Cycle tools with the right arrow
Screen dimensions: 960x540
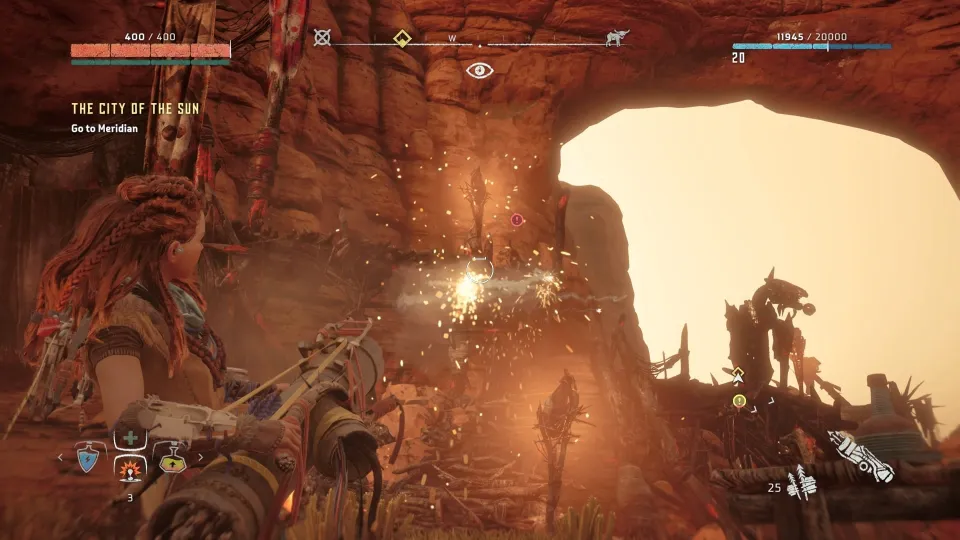(x=199, y=458)
